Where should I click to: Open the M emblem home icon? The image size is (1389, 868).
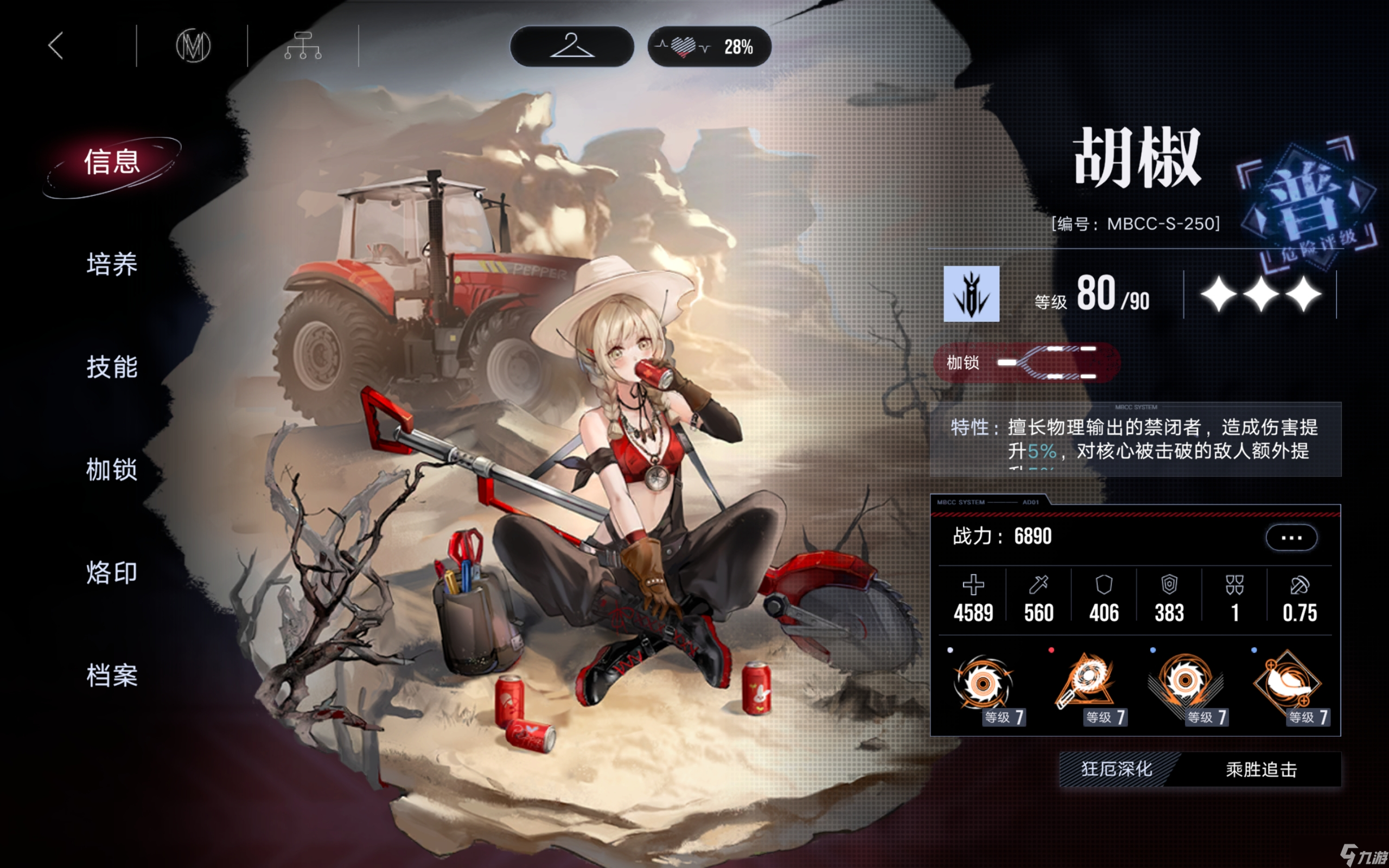pos(193,46)
